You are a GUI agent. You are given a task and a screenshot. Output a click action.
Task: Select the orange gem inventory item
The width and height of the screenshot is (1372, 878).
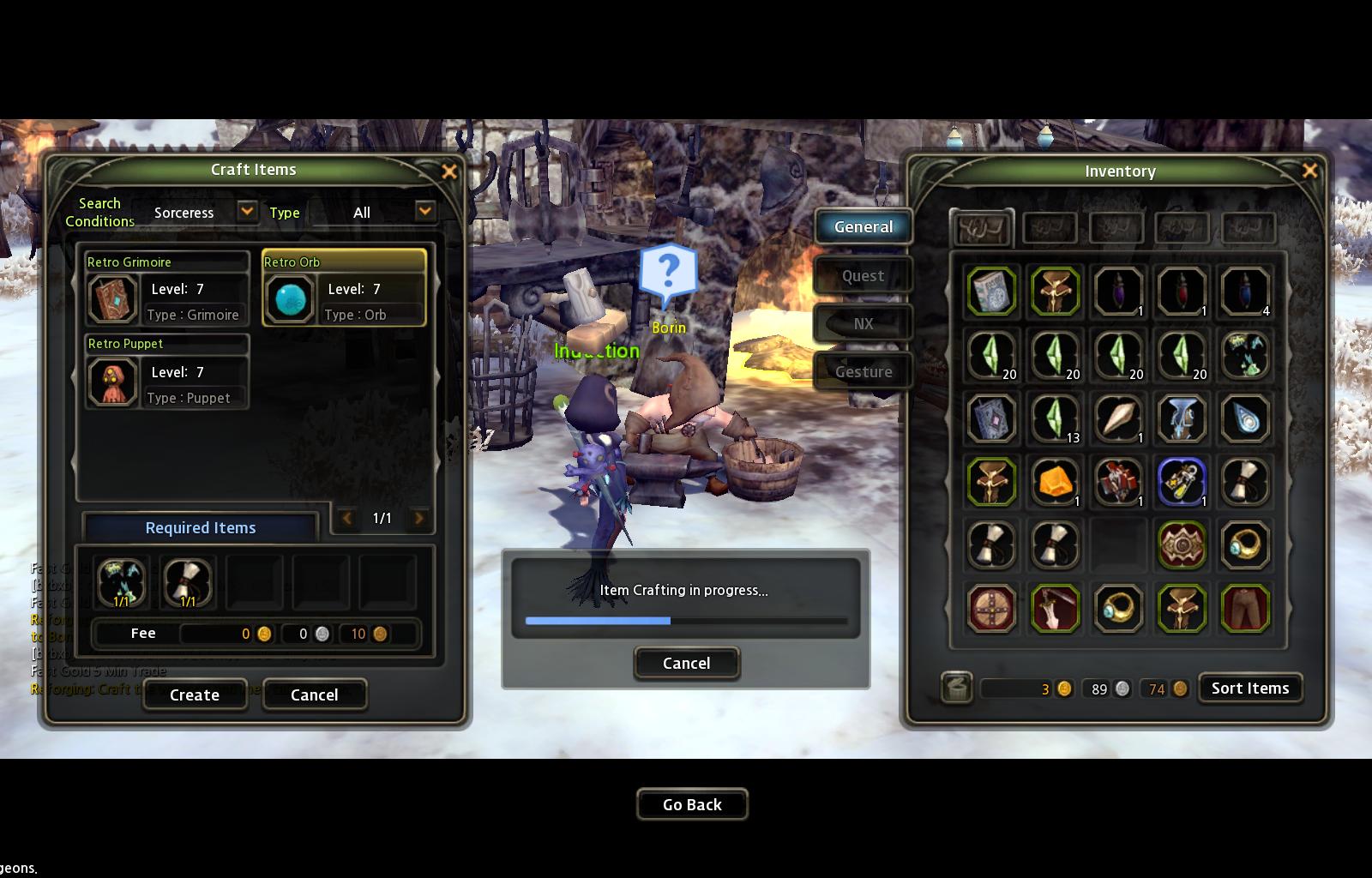click(x=1055, y=481)
